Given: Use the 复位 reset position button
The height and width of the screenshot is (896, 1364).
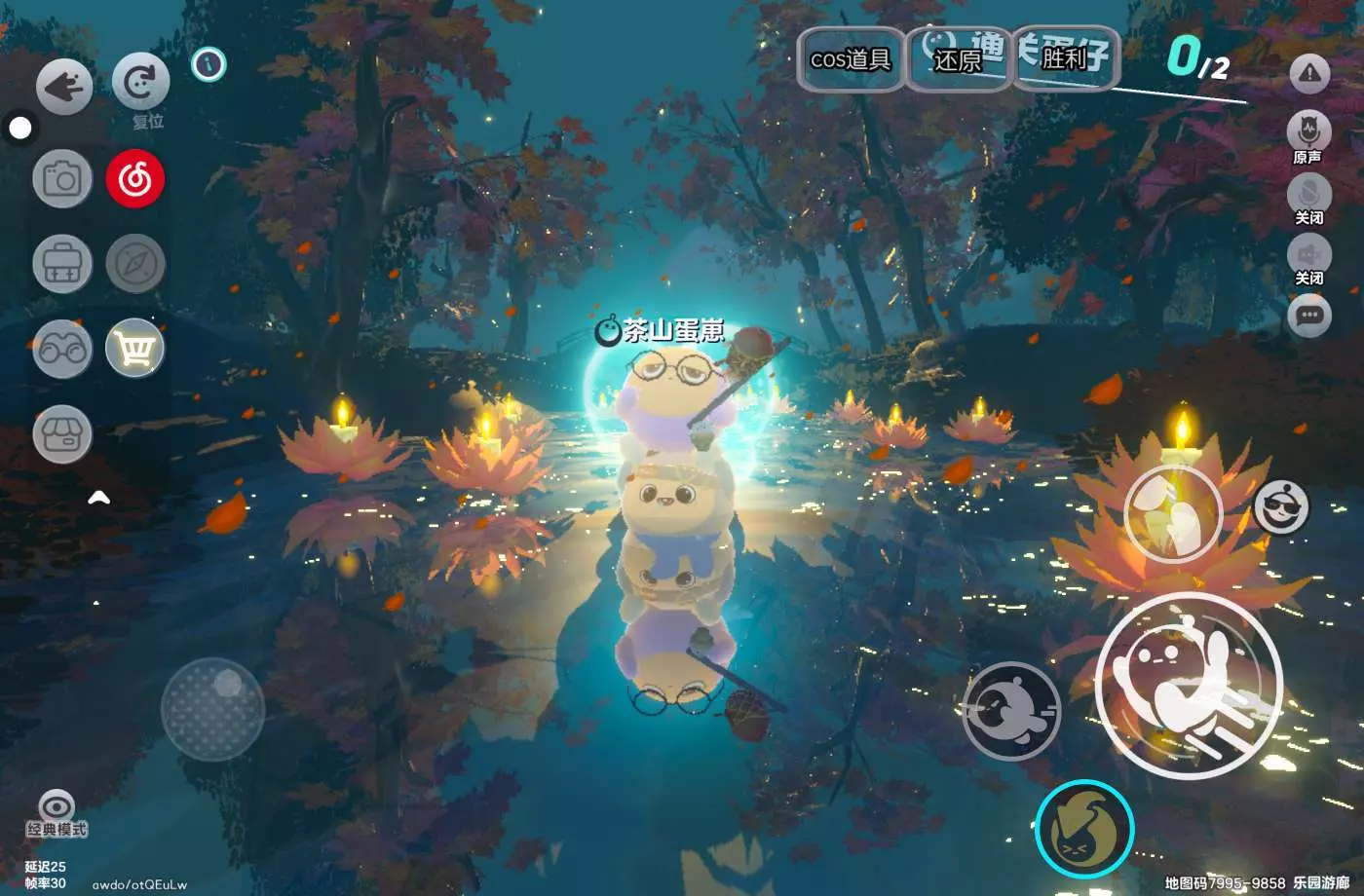Looking at the screenshot, I should (x=141, y=83).
